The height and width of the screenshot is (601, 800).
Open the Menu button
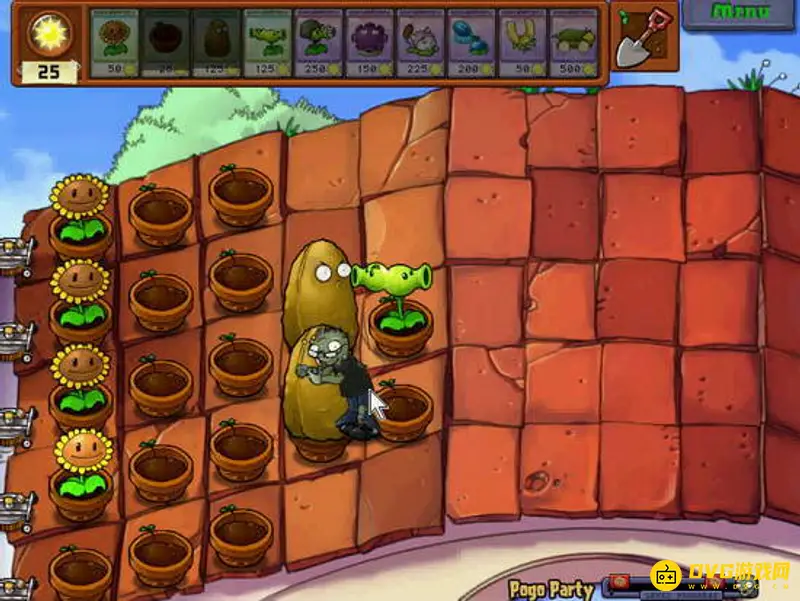click(741, 14)
